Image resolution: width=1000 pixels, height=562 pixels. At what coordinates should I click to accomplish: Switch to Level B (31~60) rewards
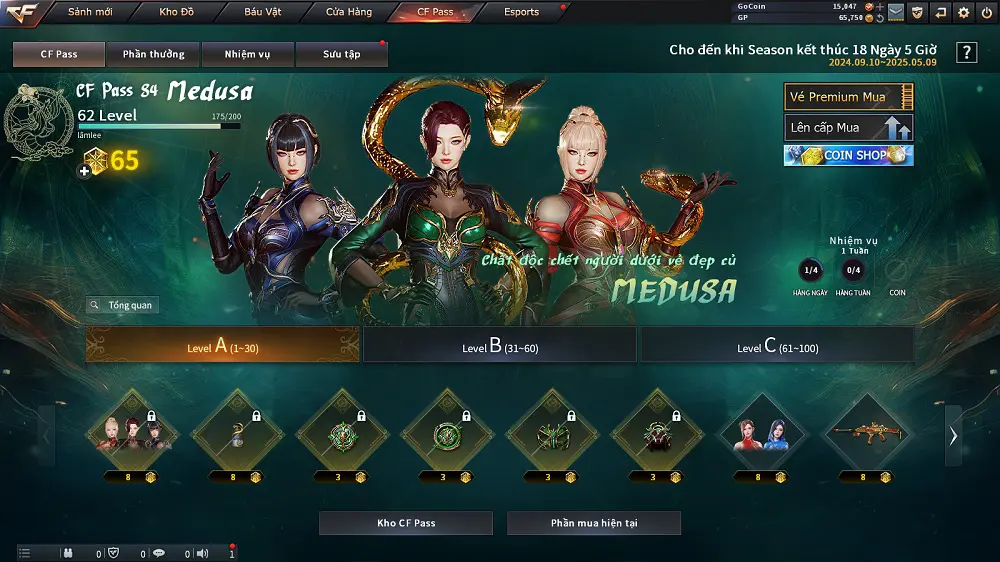pyautogui.click(x=500, y=346)
